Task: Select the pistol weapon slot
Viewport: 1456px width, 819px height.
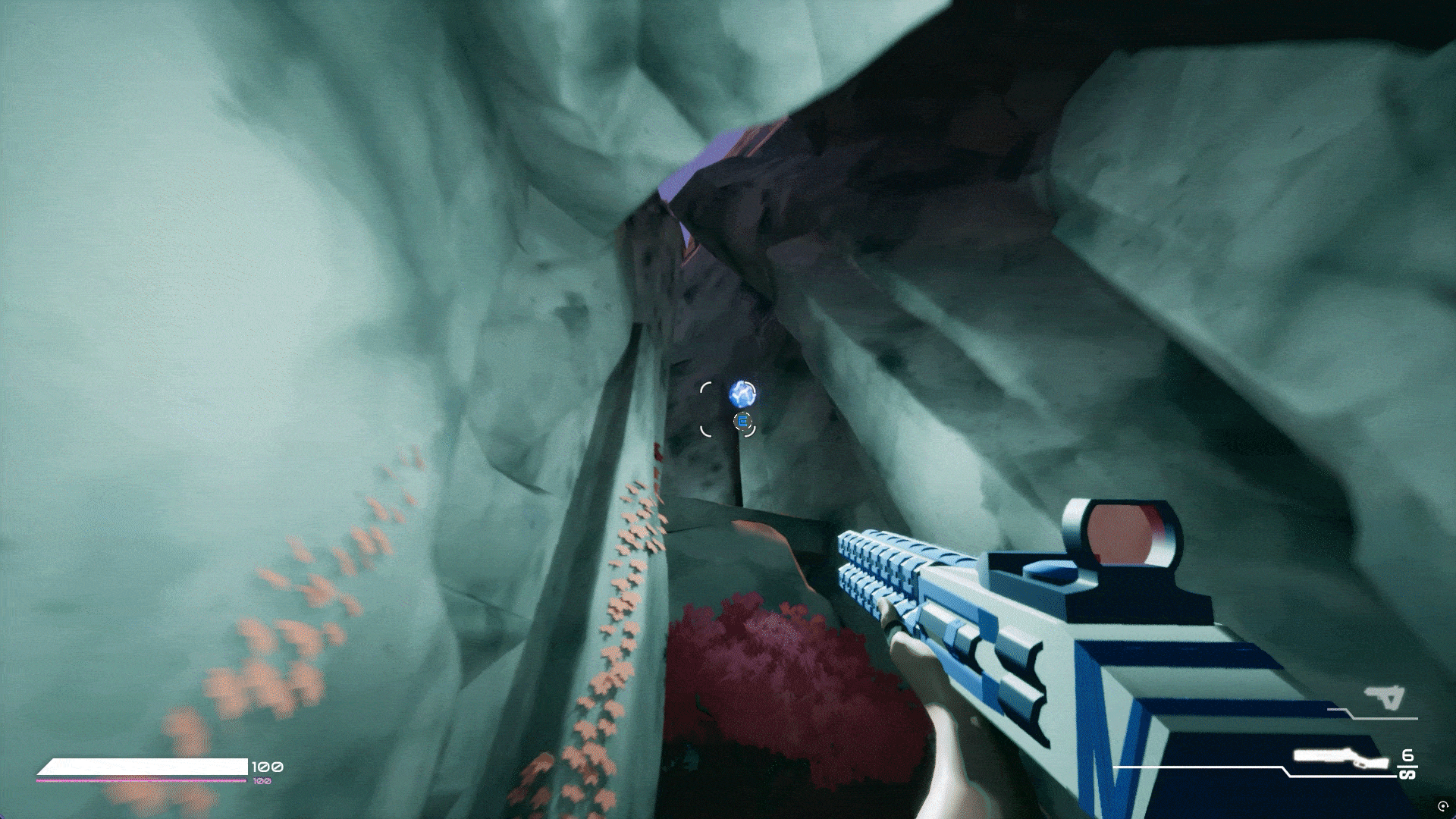Action: [1385, 698]
